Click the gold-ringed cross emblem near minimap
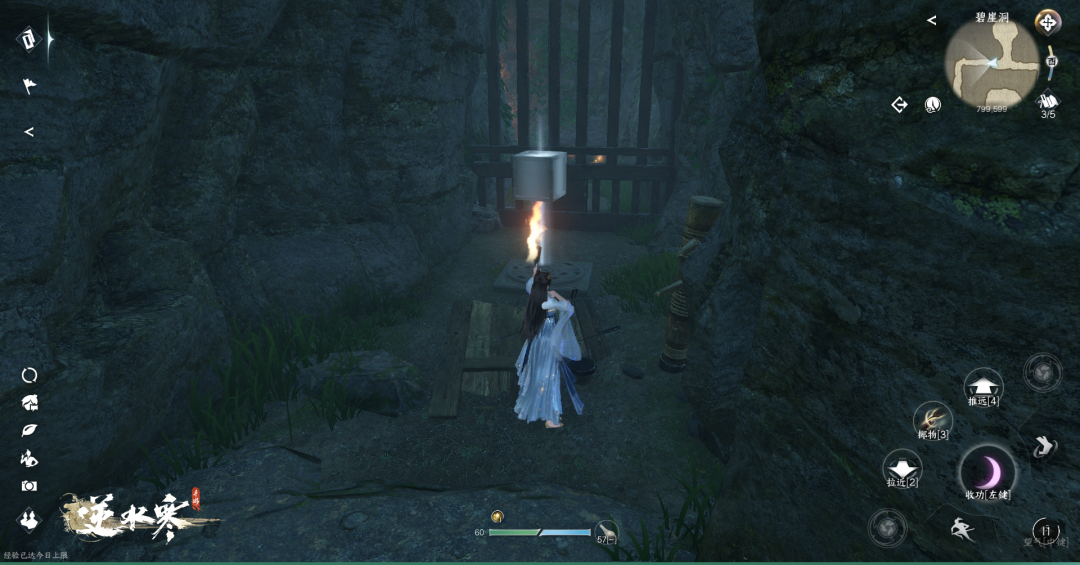 (x=1048, y=22)
